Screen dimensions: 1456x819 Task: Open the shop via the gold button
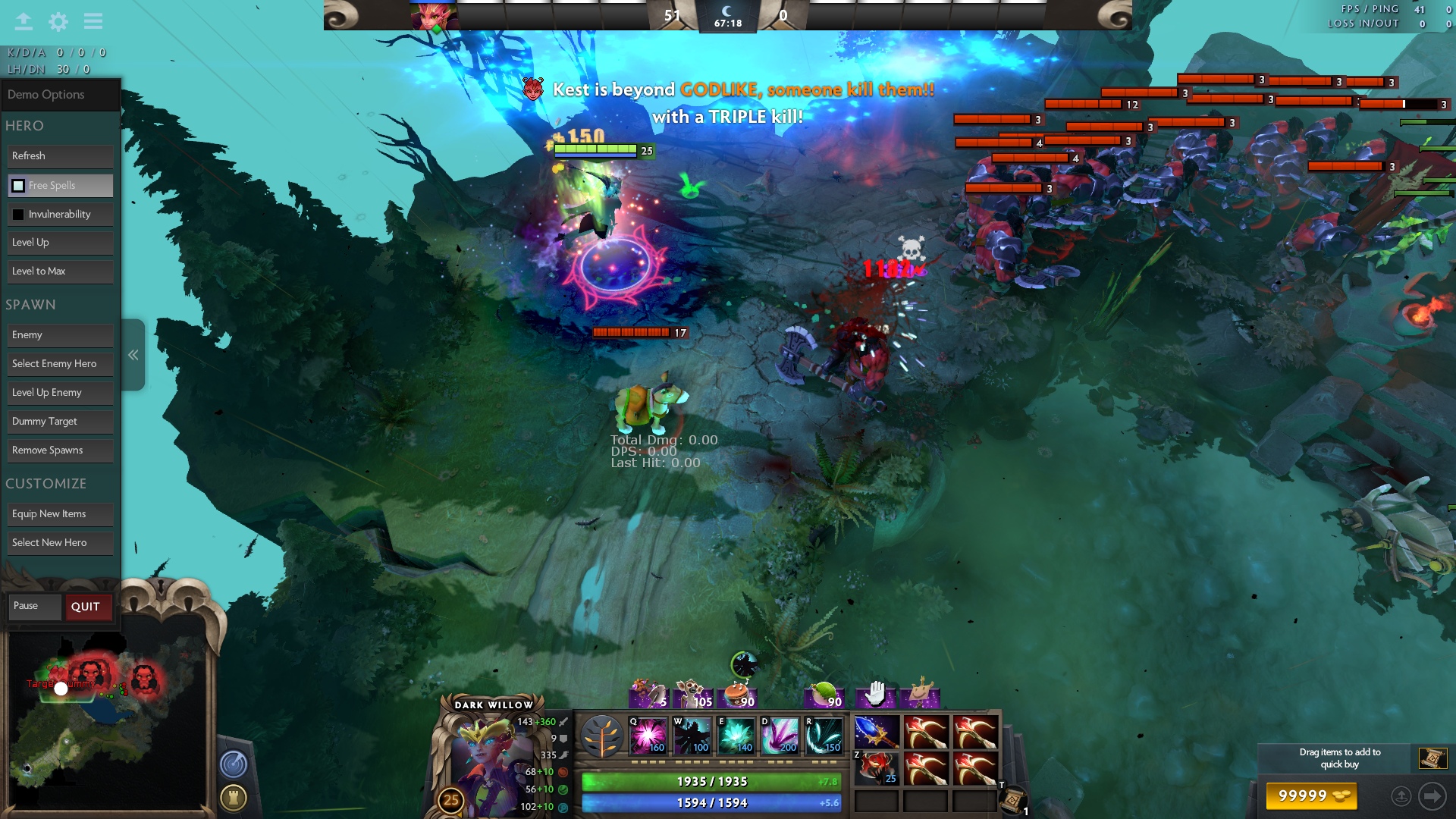1311,795
